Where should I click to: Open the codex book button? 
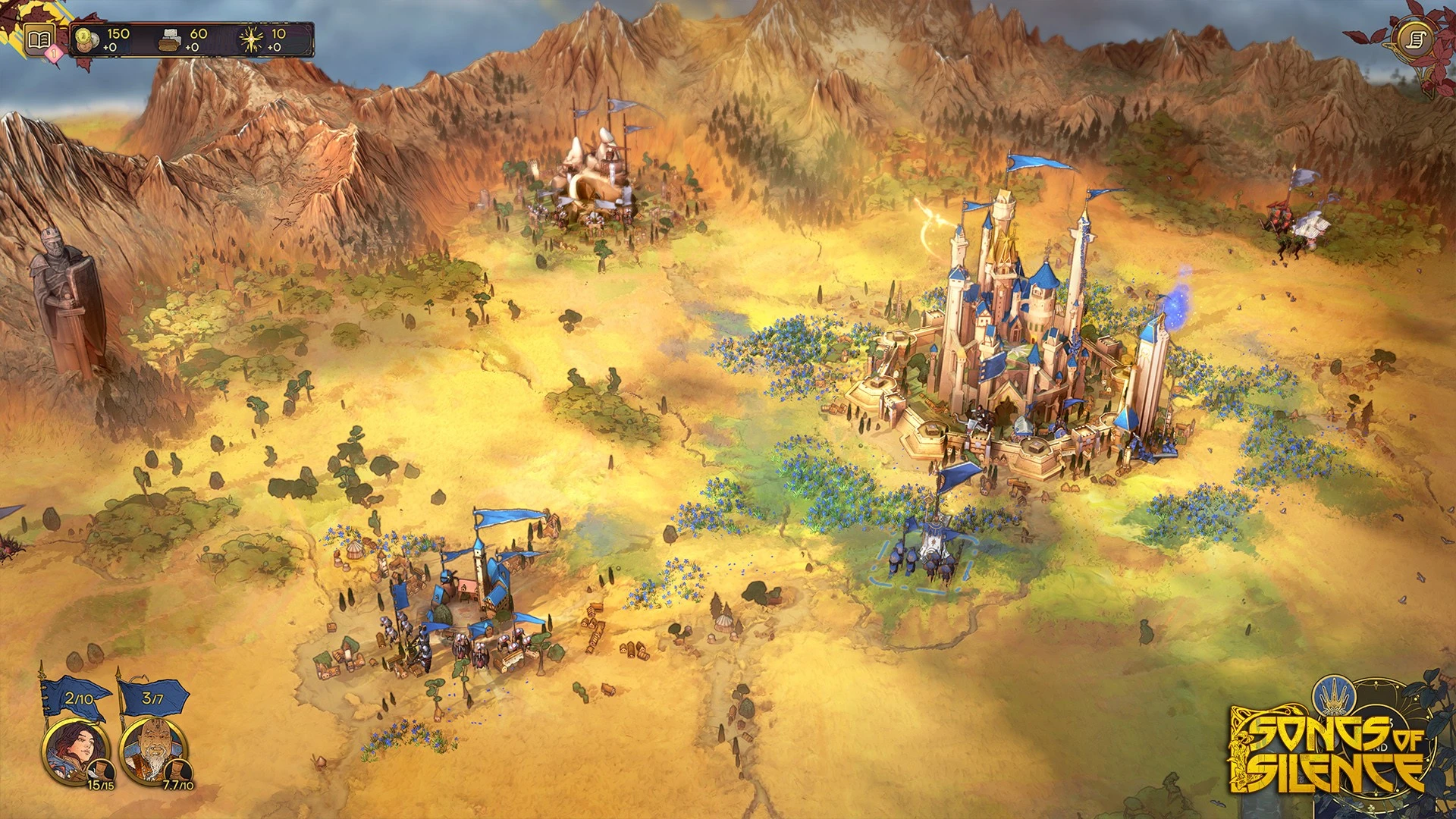point(39,40)
